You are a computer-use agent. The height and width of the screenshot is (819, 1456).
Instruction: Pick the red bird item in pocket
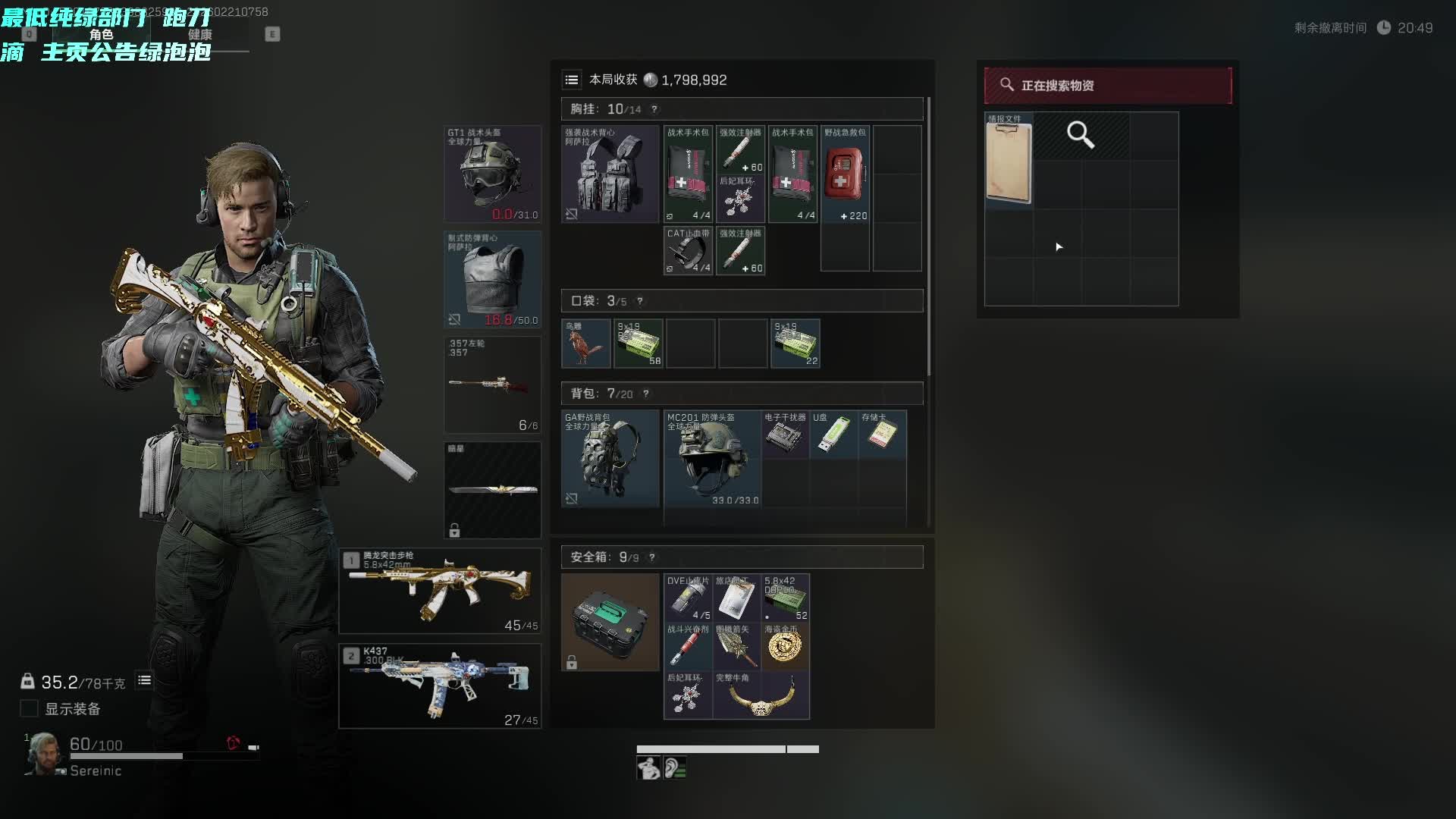point(585,344)
